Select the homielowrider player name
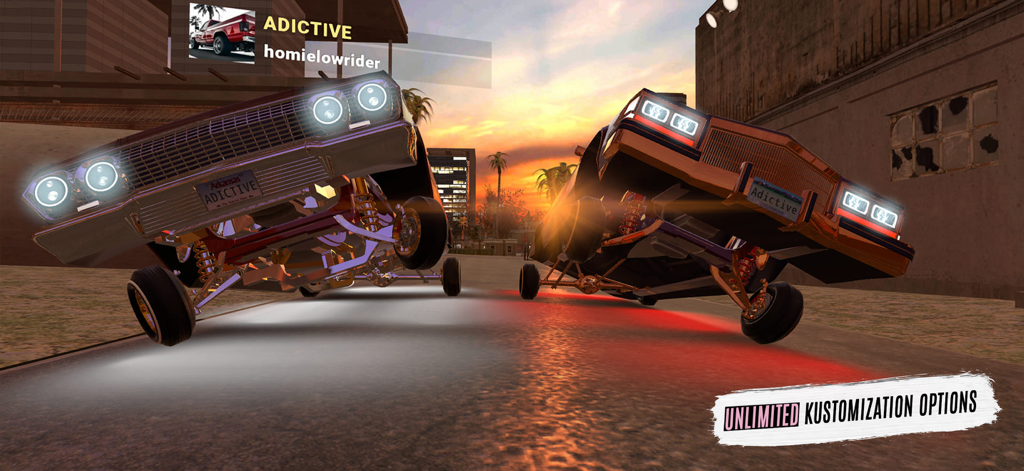1024x471 pixels. [x=321, y=61]
